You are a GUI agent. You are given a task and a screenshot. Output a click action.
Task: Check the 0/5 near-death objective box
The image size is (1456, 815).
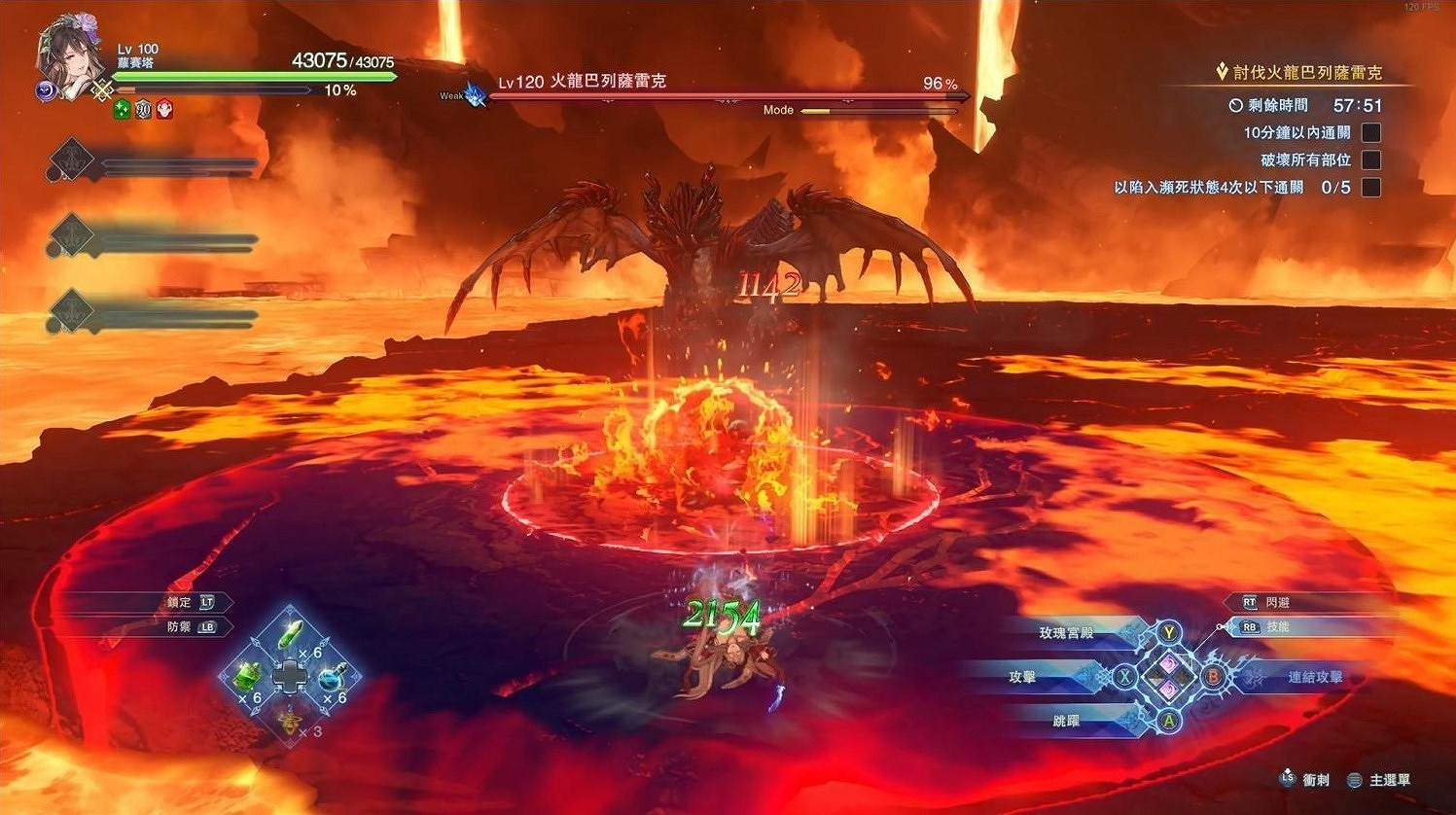click(1372, 187)
